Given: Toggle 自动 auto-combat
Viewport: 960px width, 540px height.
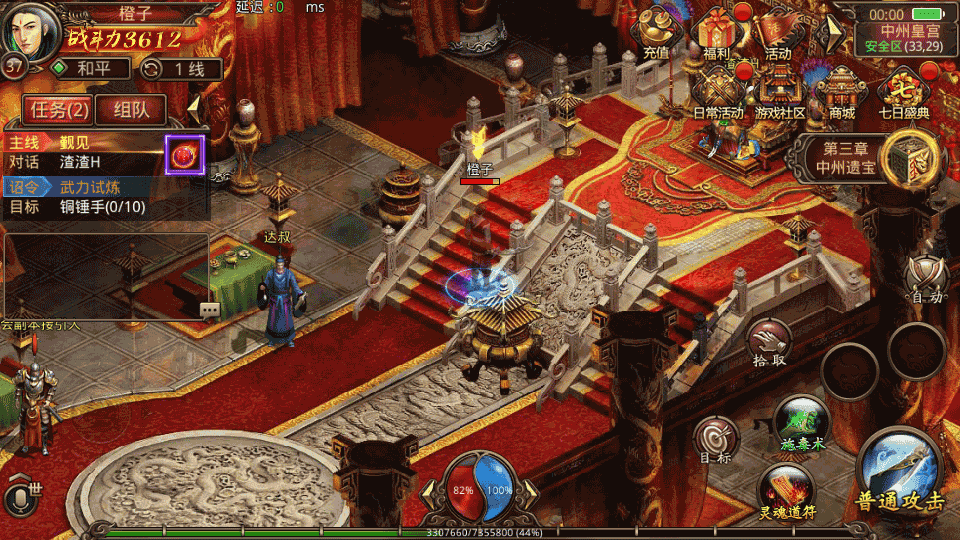Looking at the screenshot, I should (924, 278).
